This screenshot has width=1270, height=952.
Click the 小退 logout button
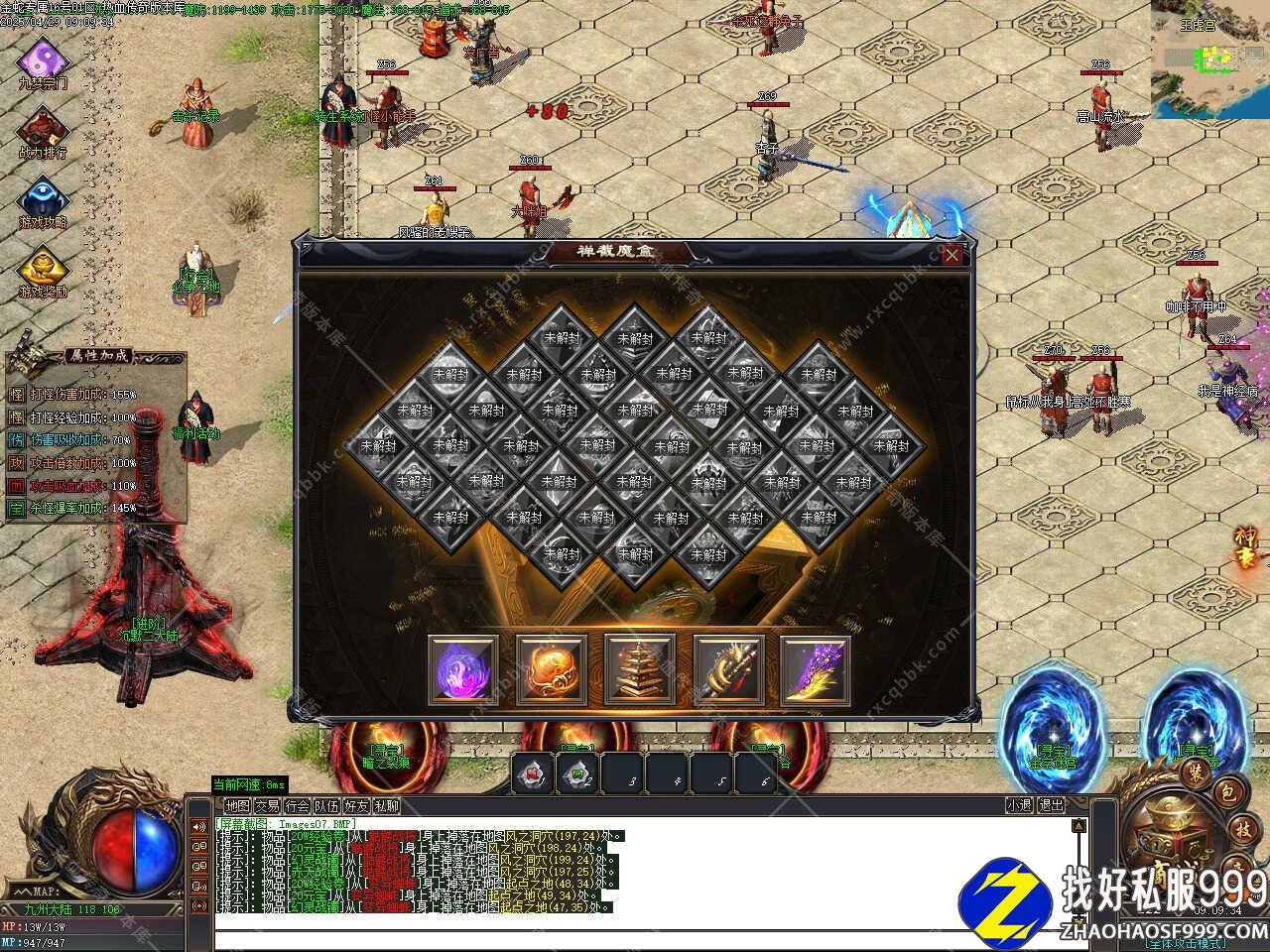(x=1019, y=806)
